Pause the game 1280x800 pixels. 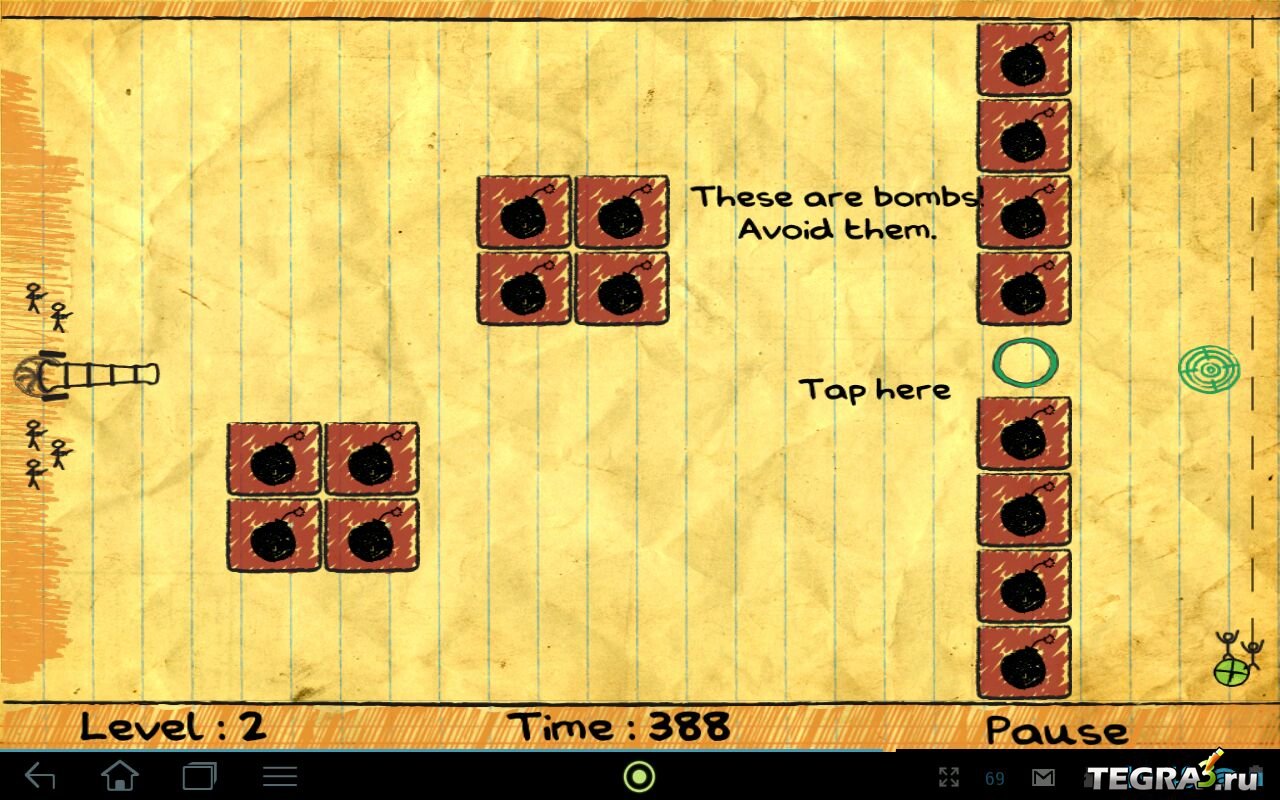click(1056, 729)
